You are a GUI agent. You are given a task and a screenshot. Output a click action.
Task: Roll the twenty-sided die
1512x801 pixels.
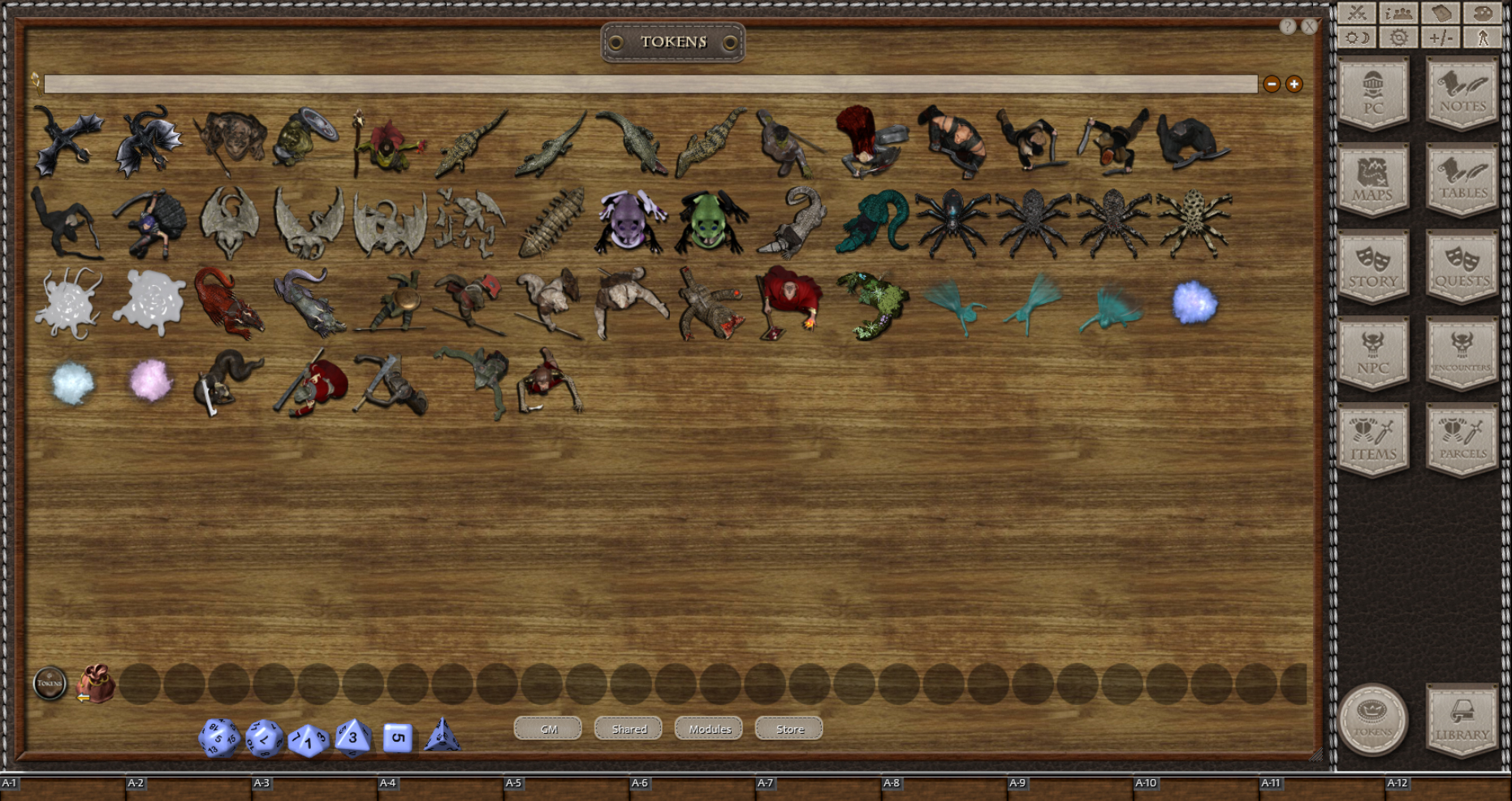(218, 738)
